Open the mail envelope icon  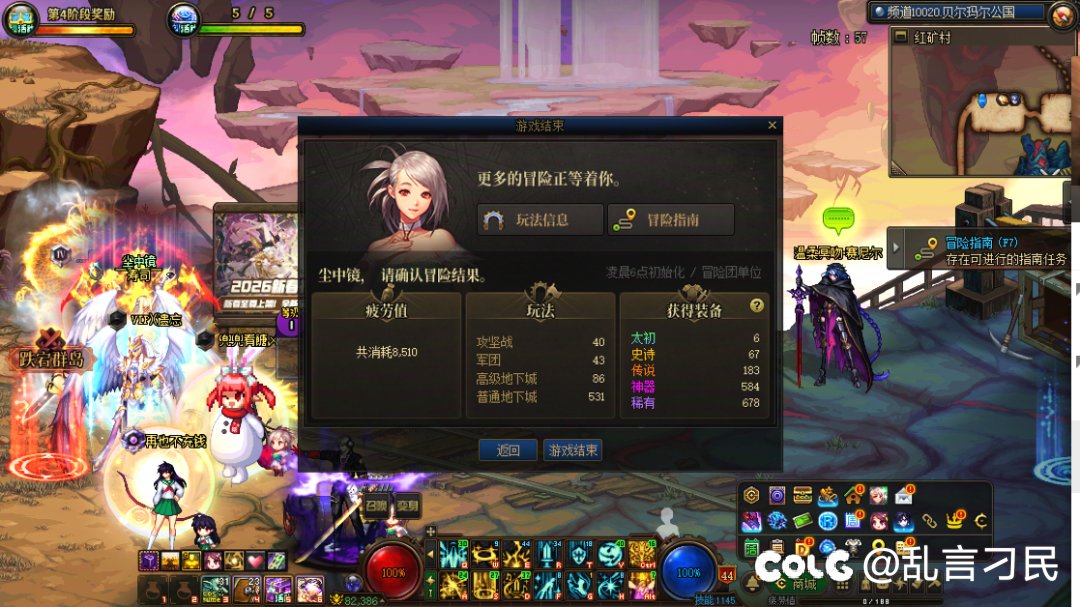point(904,495)
